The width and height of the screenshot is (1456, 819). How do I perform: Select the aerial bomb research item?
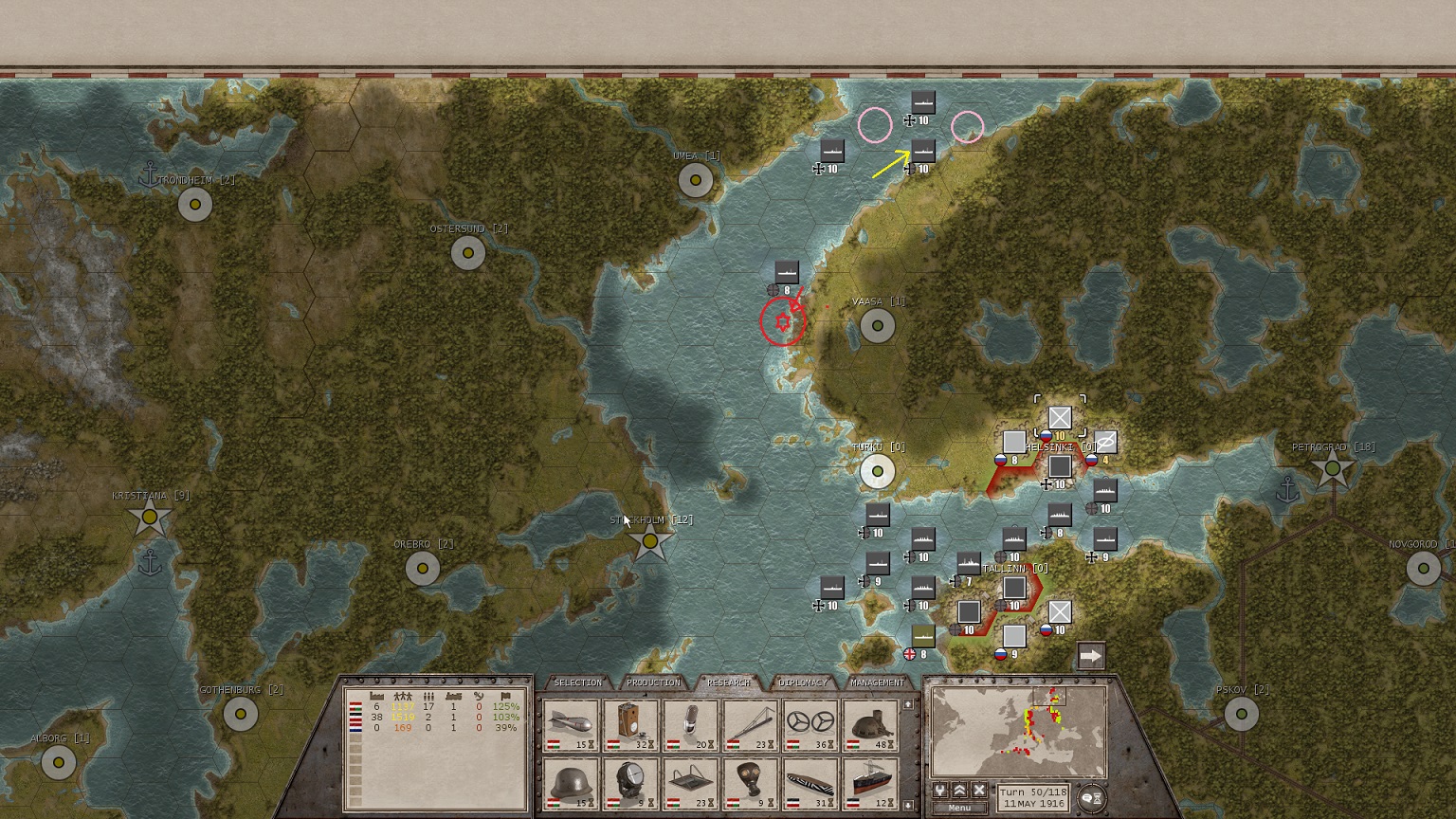tap(572, 726)
